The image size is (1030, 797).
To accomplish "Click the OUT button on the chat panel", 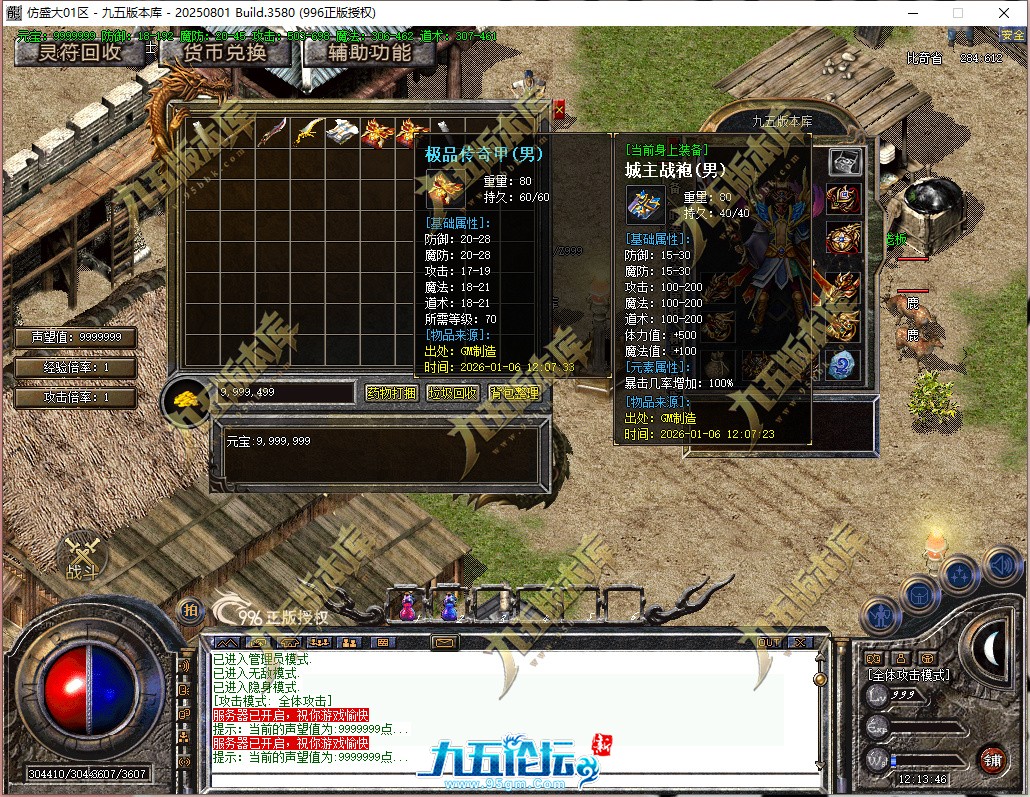I will 769,642.
